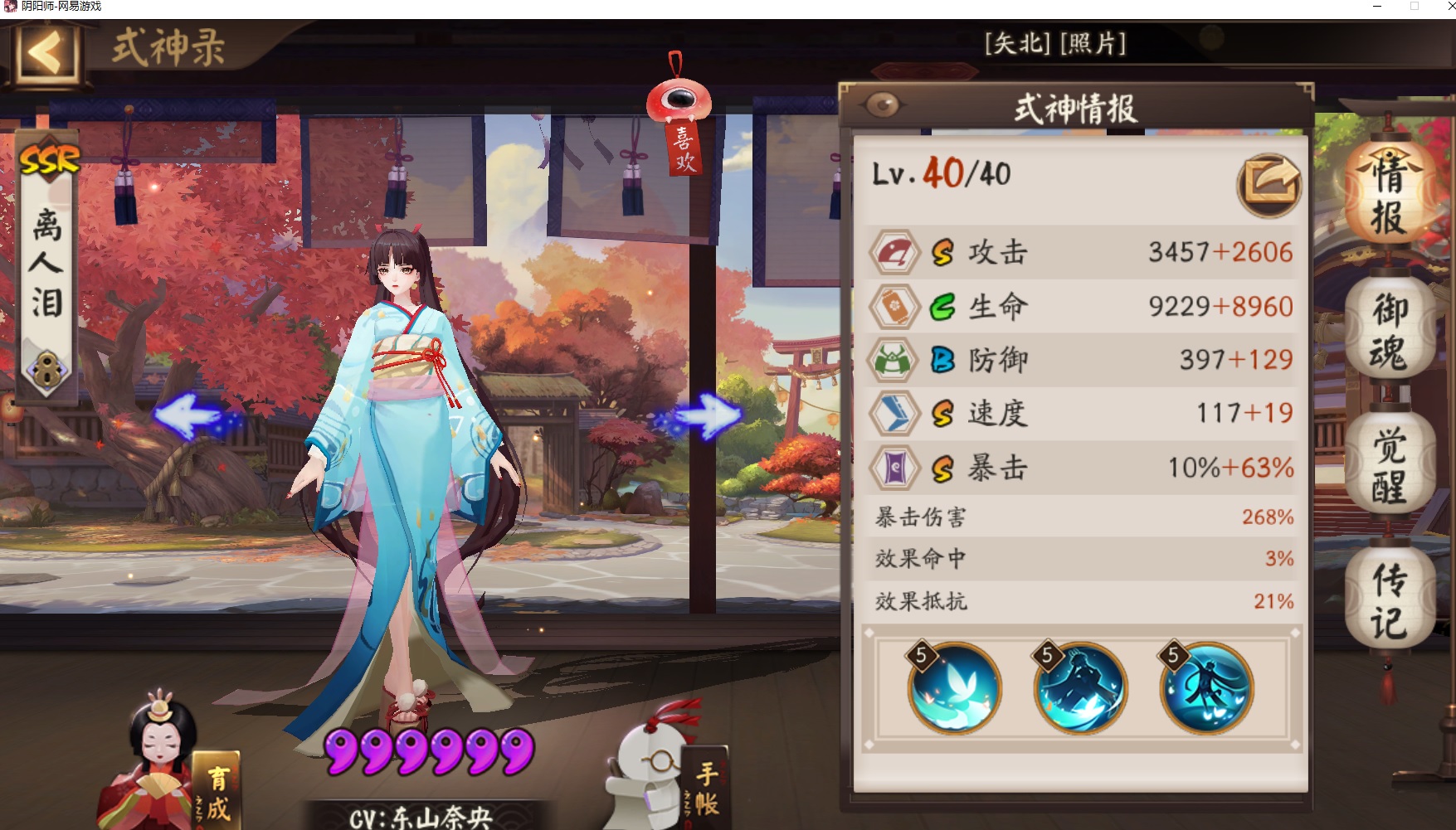Click the 攻击 attack stat row
Screen dimensions: 1456x830
tap(1080, 252)
